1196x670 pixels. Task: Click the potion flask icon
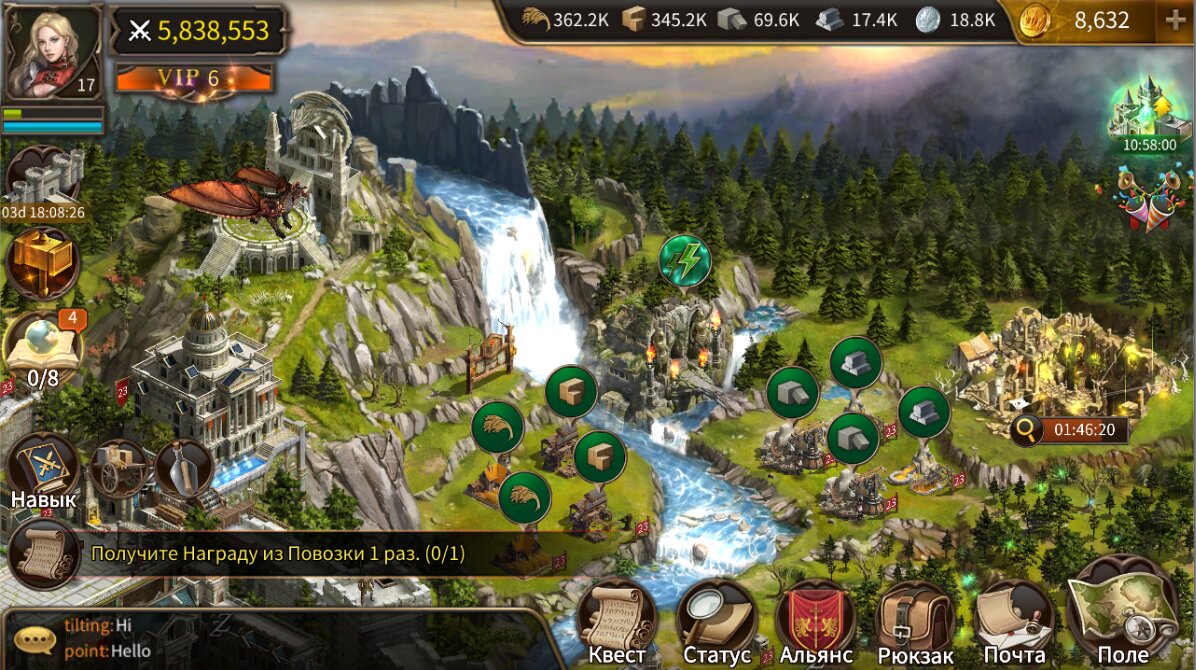point(184,467)
